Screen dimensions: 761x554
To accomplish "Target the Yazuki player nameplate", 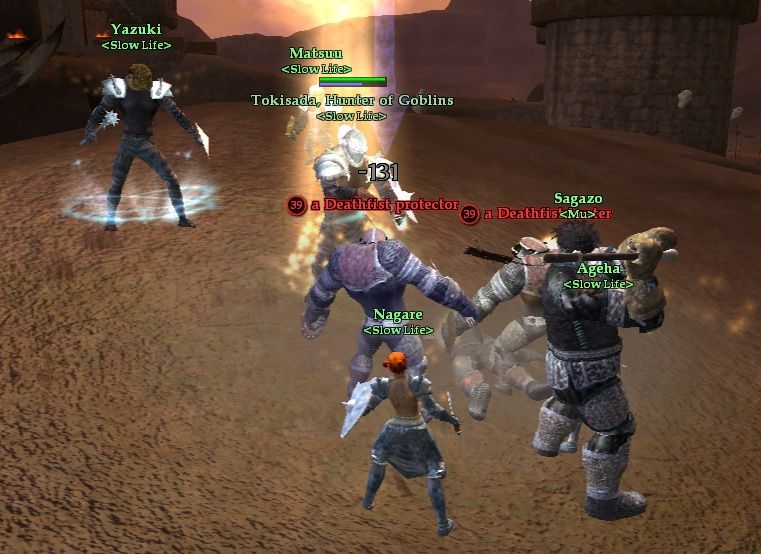I will [x=136, y=30].
